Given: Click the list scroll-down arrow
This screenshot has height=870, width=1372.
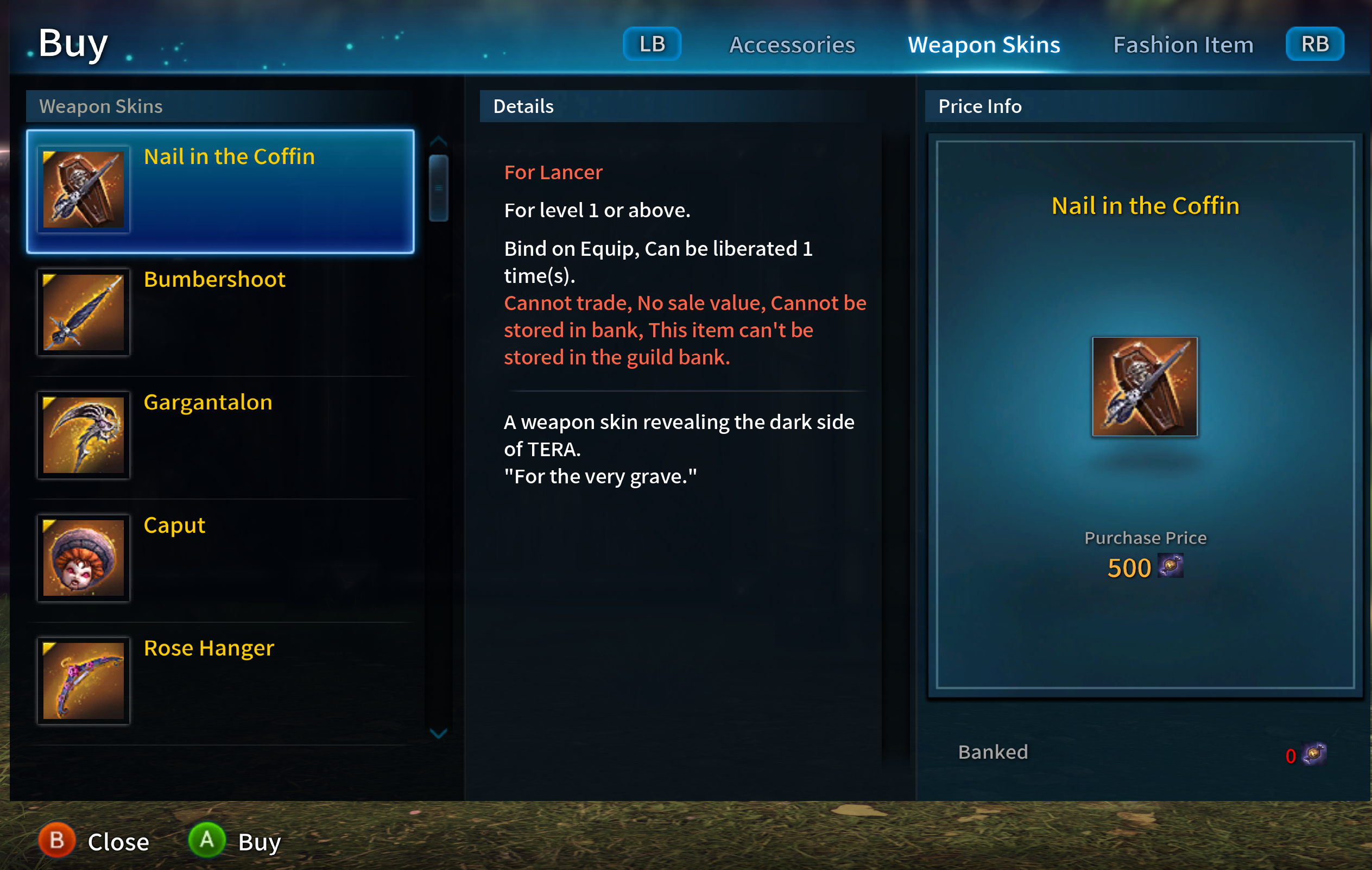Looking at the screenshot, I should coord(438,733).
